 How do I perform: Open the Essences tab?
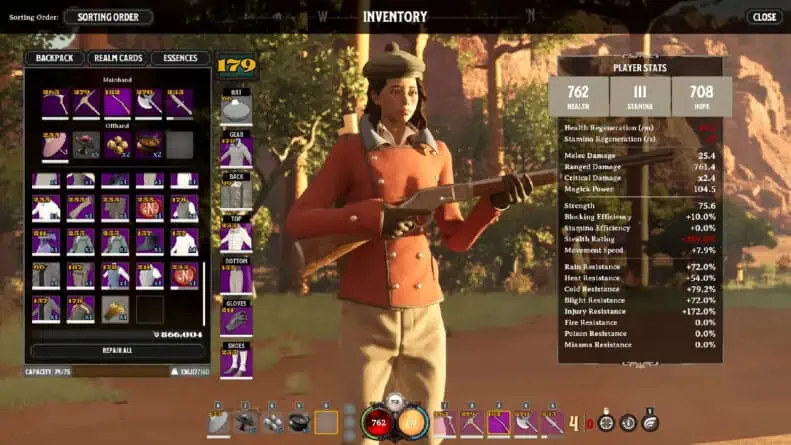pos(180,59)
